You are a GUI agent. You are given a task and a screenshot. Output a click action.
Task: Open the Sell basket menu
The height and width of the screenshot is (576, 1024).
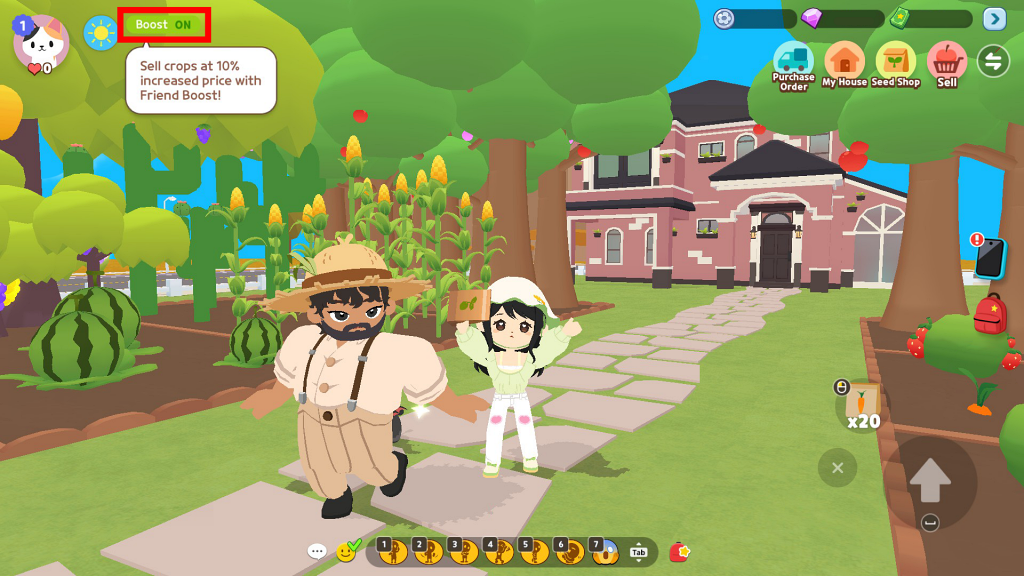coord(946,62)
